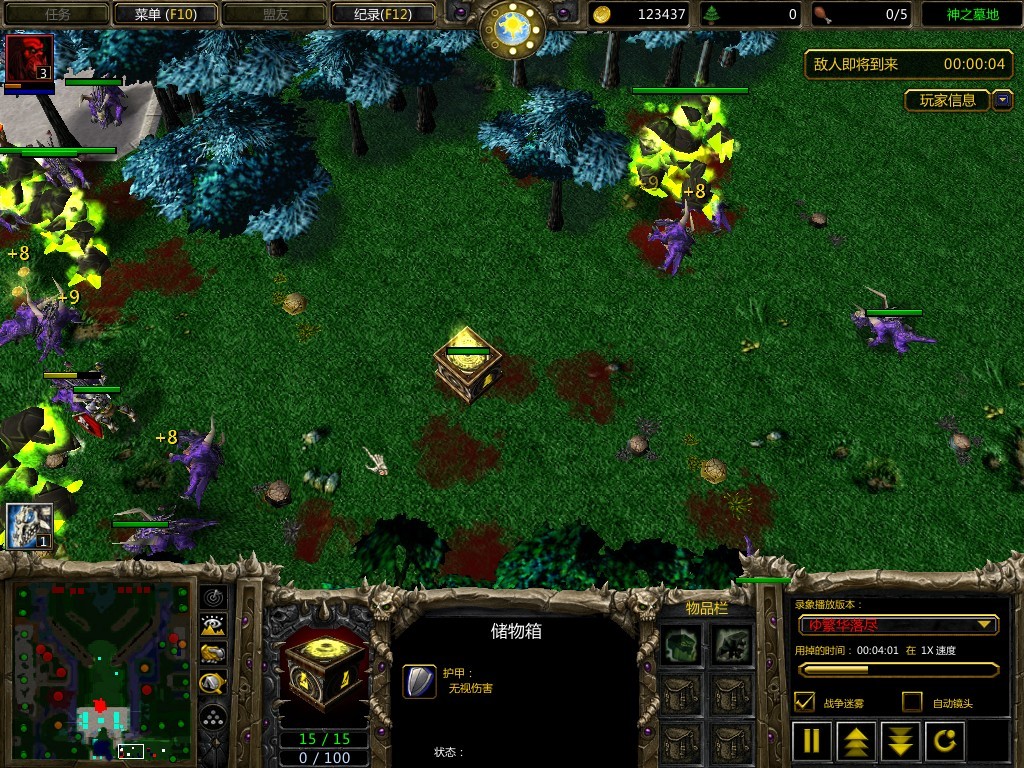Pause the replay playback
1024x768 pixels.
(x=812, y=741)
